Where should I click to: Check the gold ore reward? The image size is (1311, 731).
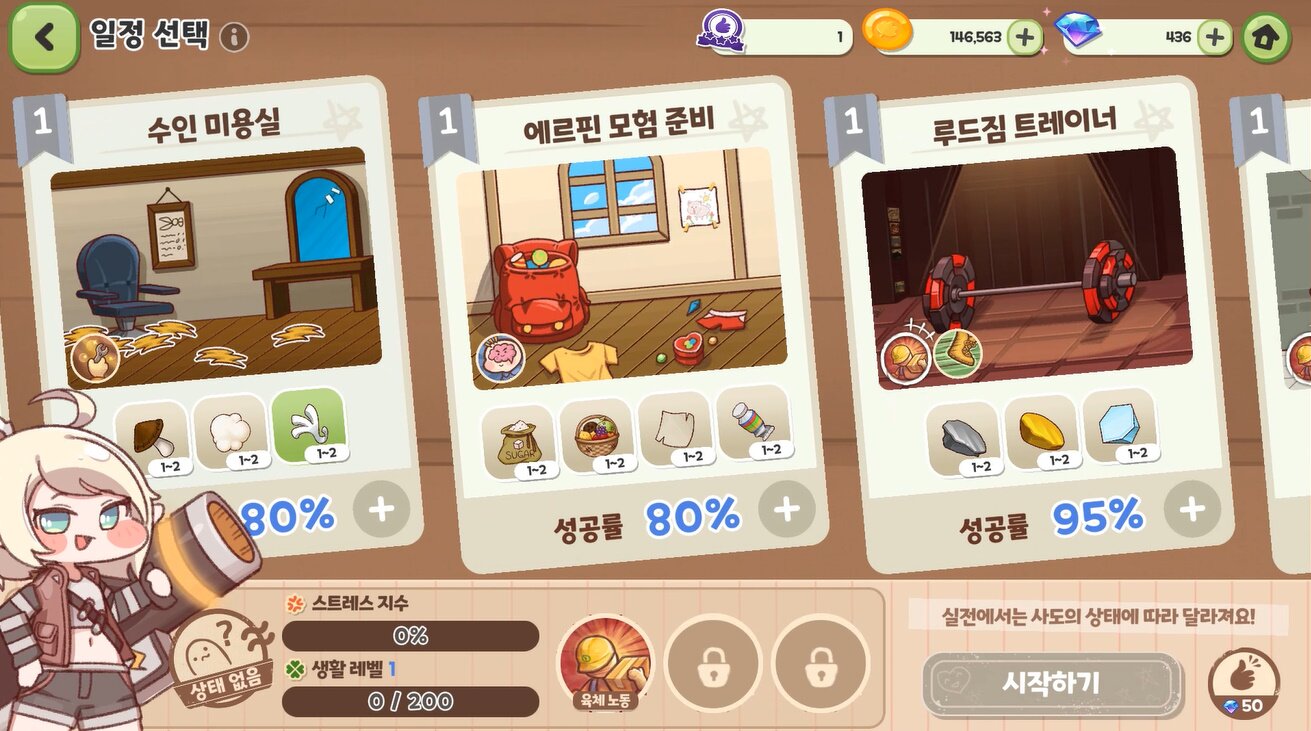[x=1041, y=432]
